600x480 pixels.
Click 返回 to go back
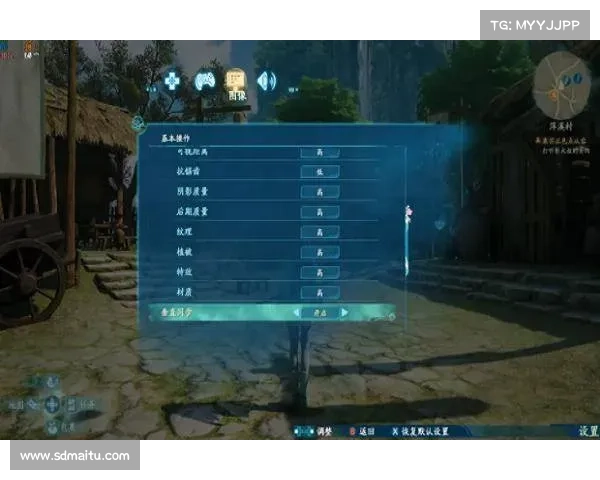364,431
